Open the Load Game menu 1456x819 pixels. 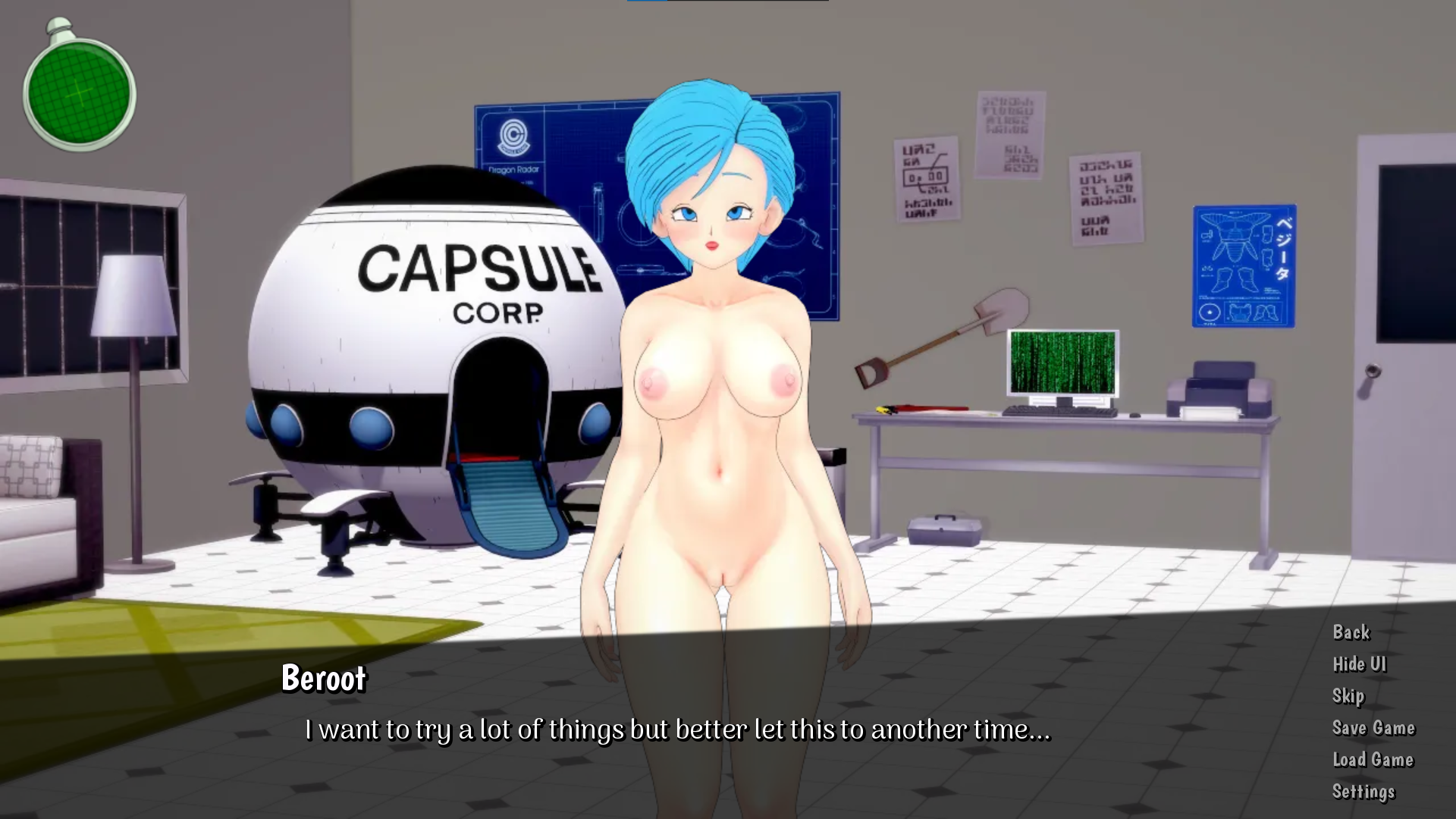coord(1373,760)
